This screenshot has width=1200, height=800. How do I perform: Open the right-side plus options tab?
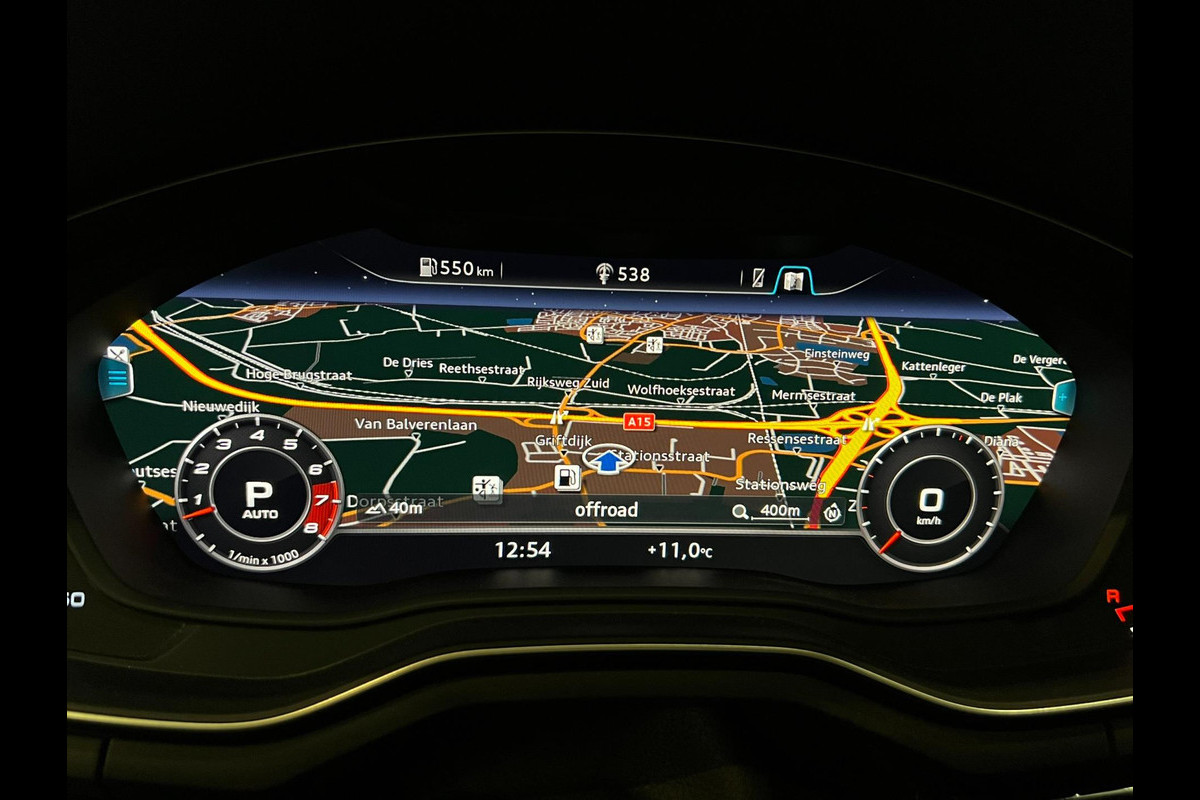(x=1062, y=397)
